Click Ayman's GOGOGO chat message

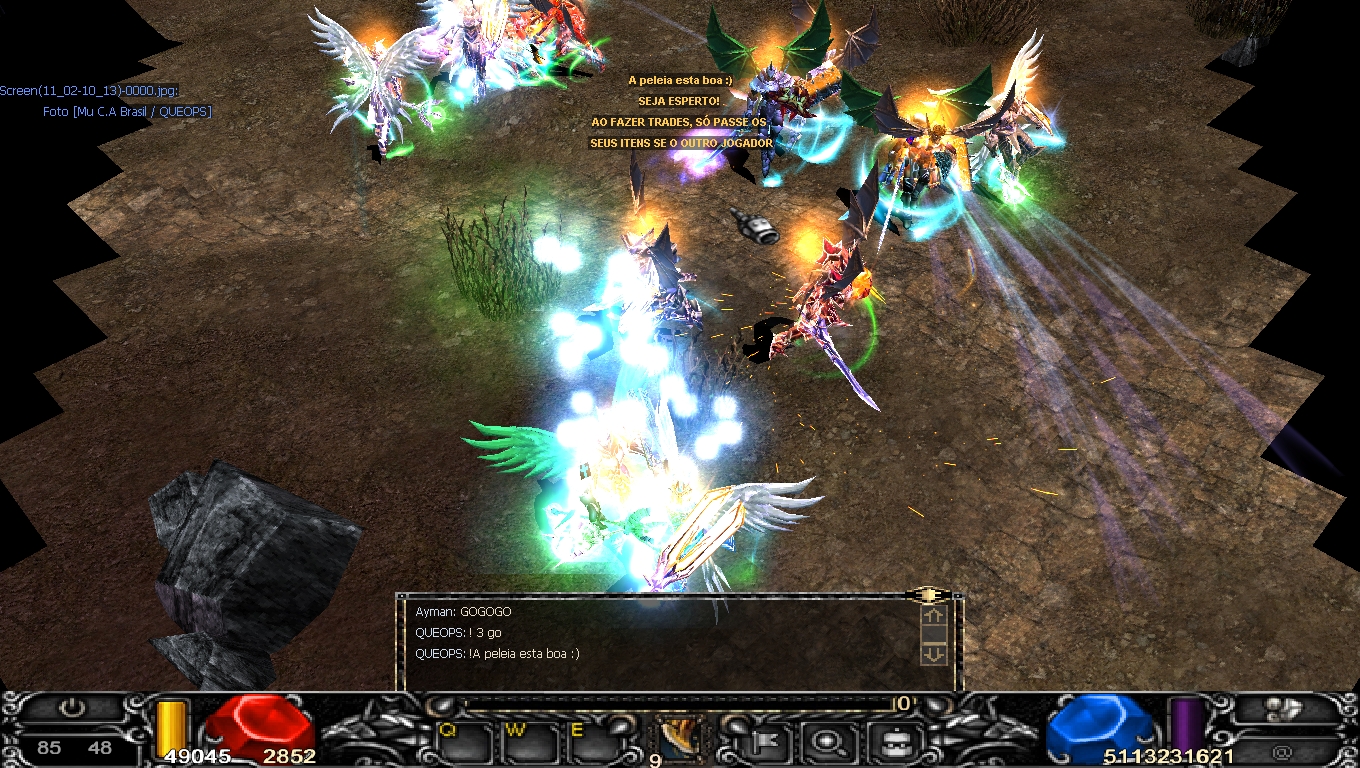pos(463,611)
